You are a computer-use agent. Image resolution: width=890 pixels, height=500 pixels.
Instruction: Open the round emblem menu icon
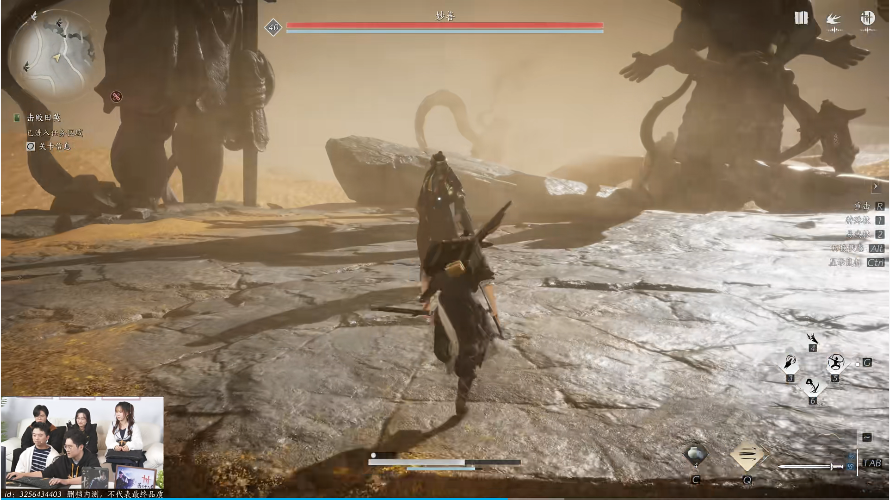pyautogui.click(x=867, y=18)
